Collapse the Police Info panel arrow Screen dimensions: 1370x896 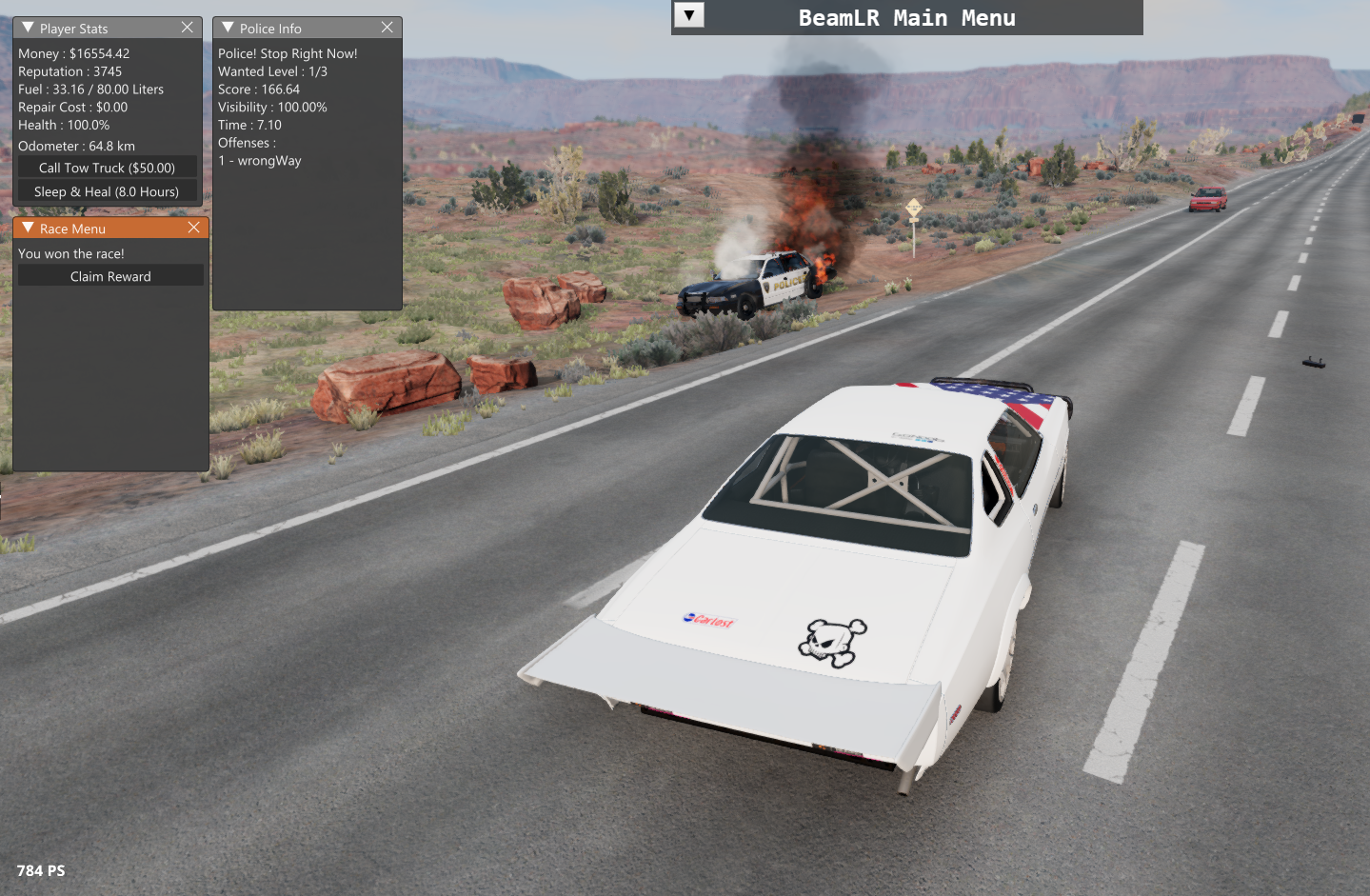coord(228,28)
